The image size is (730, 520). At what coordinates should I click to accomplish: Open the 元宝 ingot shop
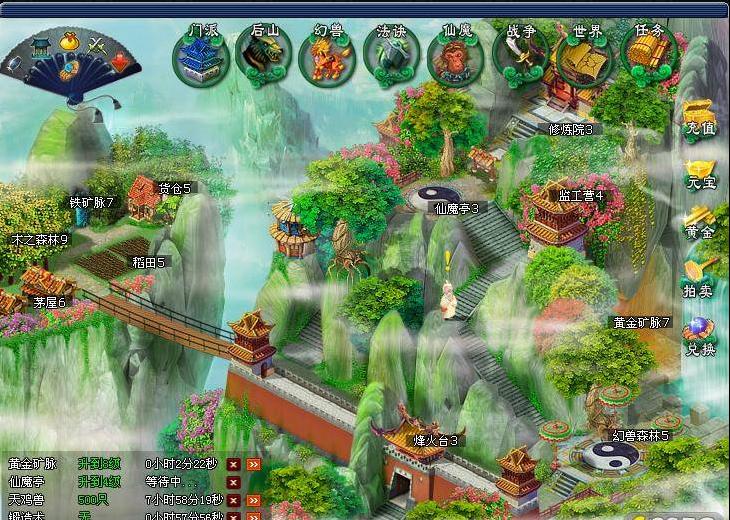pyautogui.click(x=700, y=172)
